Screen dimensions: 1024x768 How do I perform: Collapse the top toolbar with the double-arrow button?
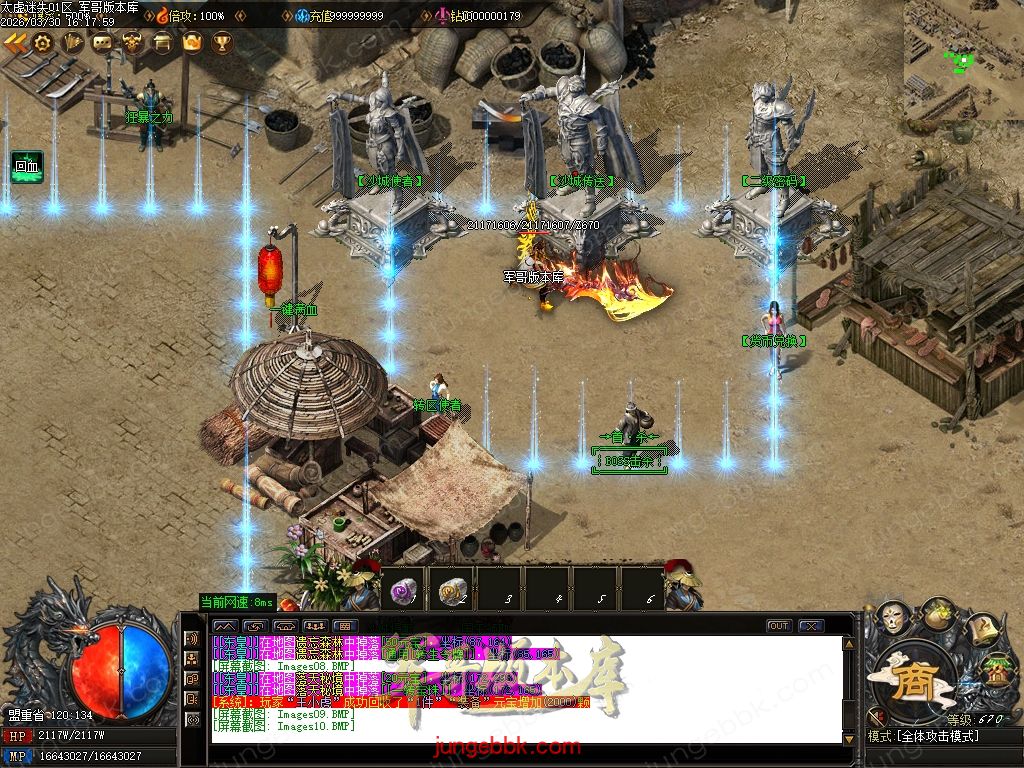[x=15, y=42]
